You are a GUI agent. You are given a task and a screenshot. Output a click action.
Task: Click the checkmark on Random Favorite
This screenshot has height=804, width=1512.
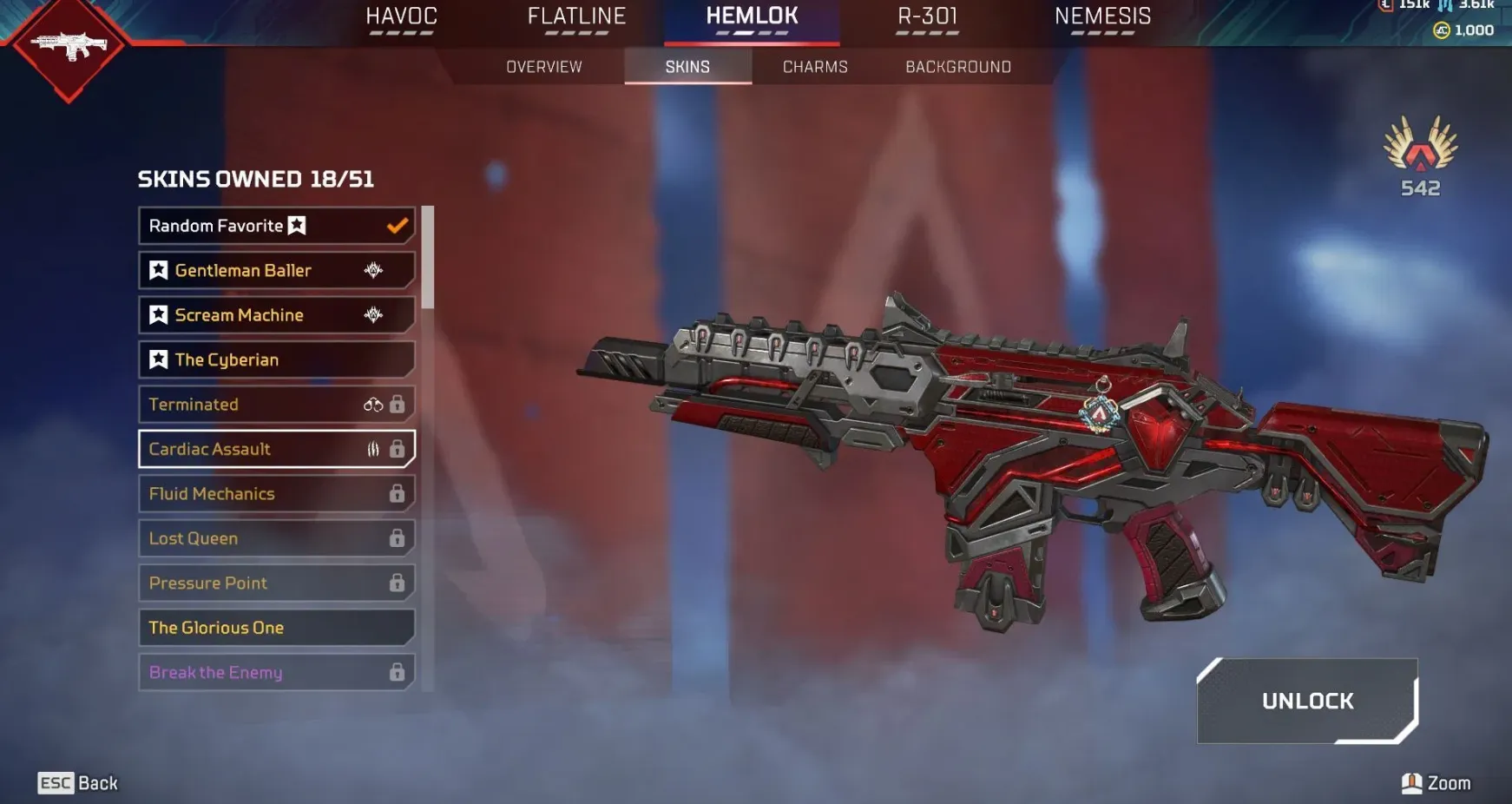pyautogui.click(x=397, y=225)
